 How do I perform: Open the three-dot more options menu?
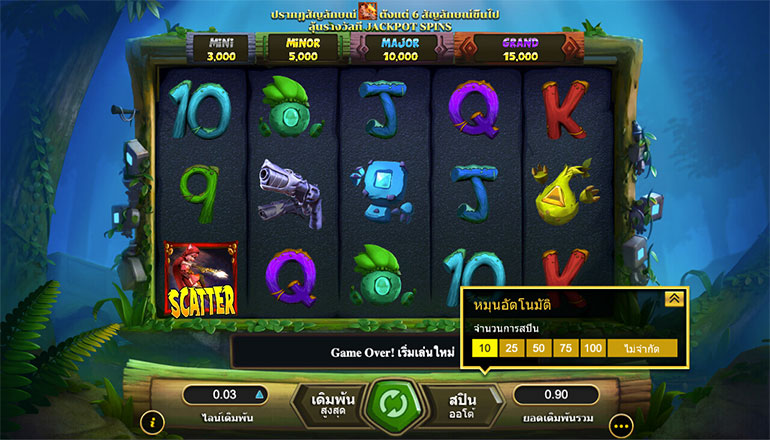pyautogui.click(x=621, y=423)
